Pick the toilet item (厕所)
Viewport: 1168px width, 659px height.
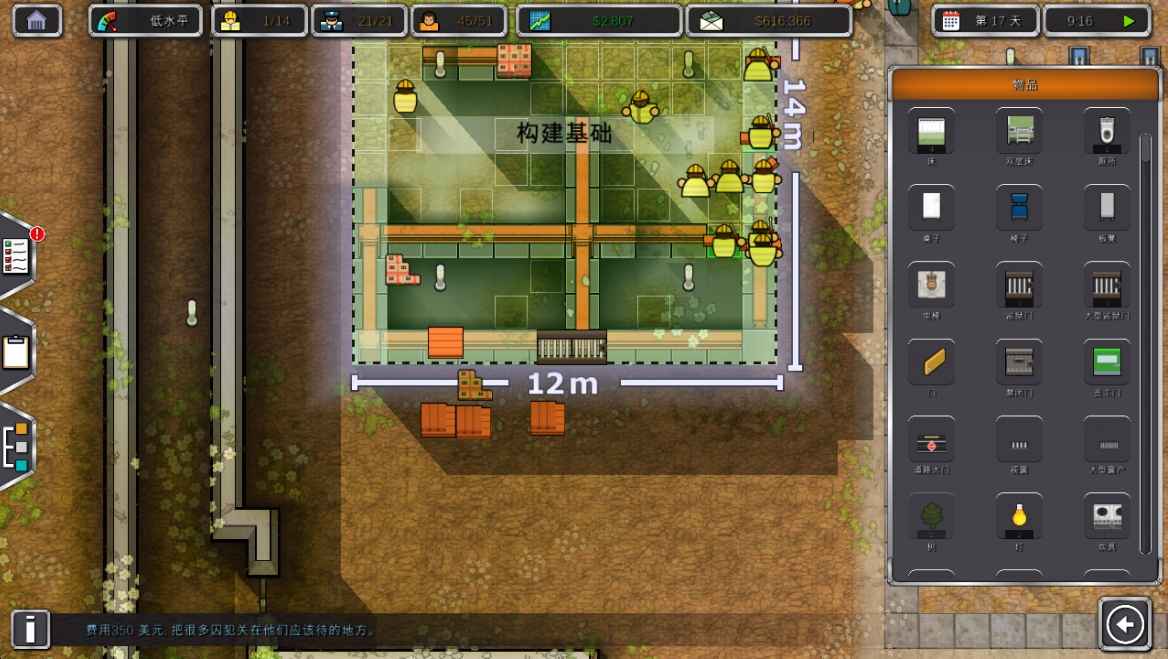(x=1107, y=131)
